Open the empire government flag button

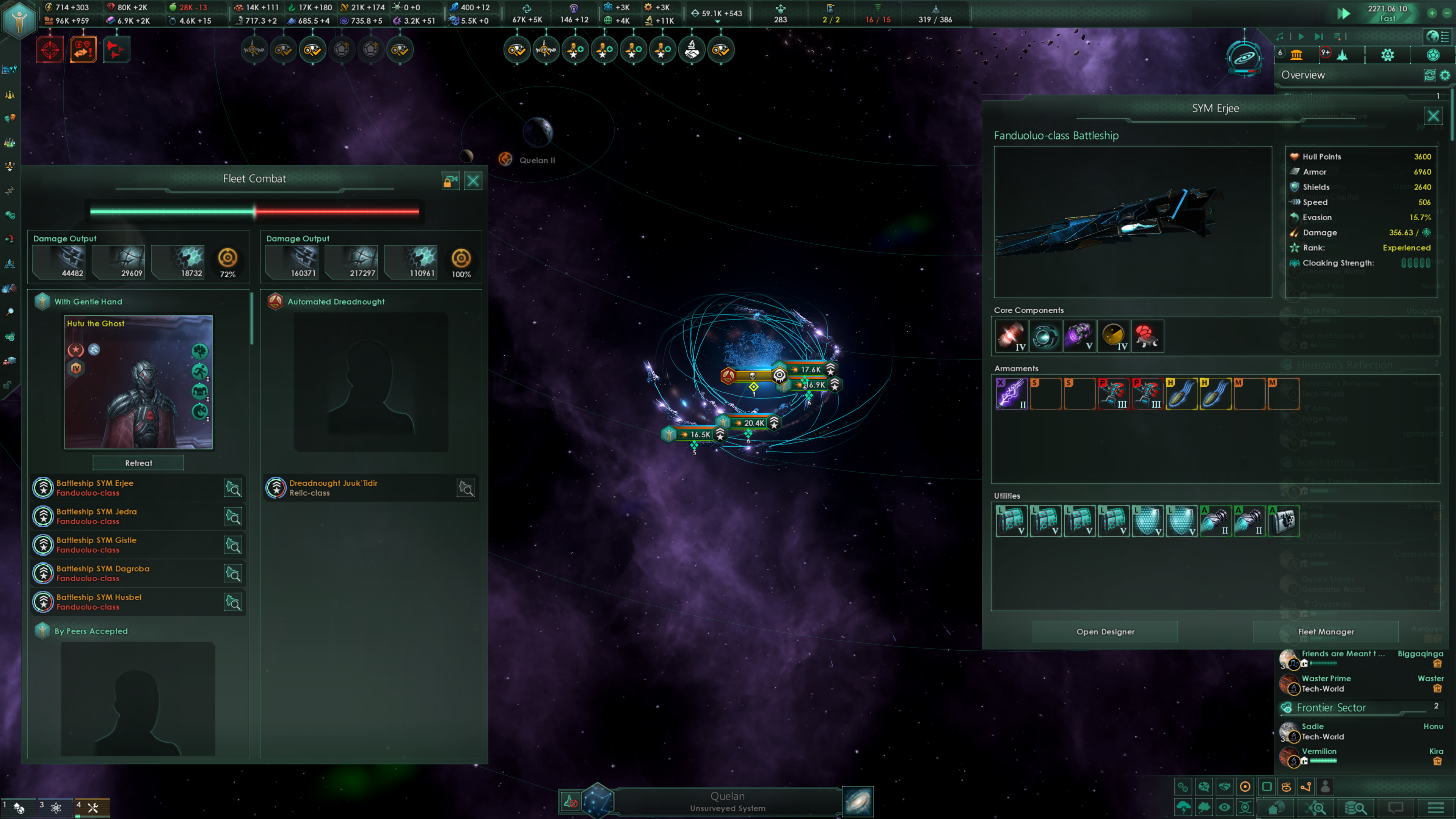(x=19, y=20)
